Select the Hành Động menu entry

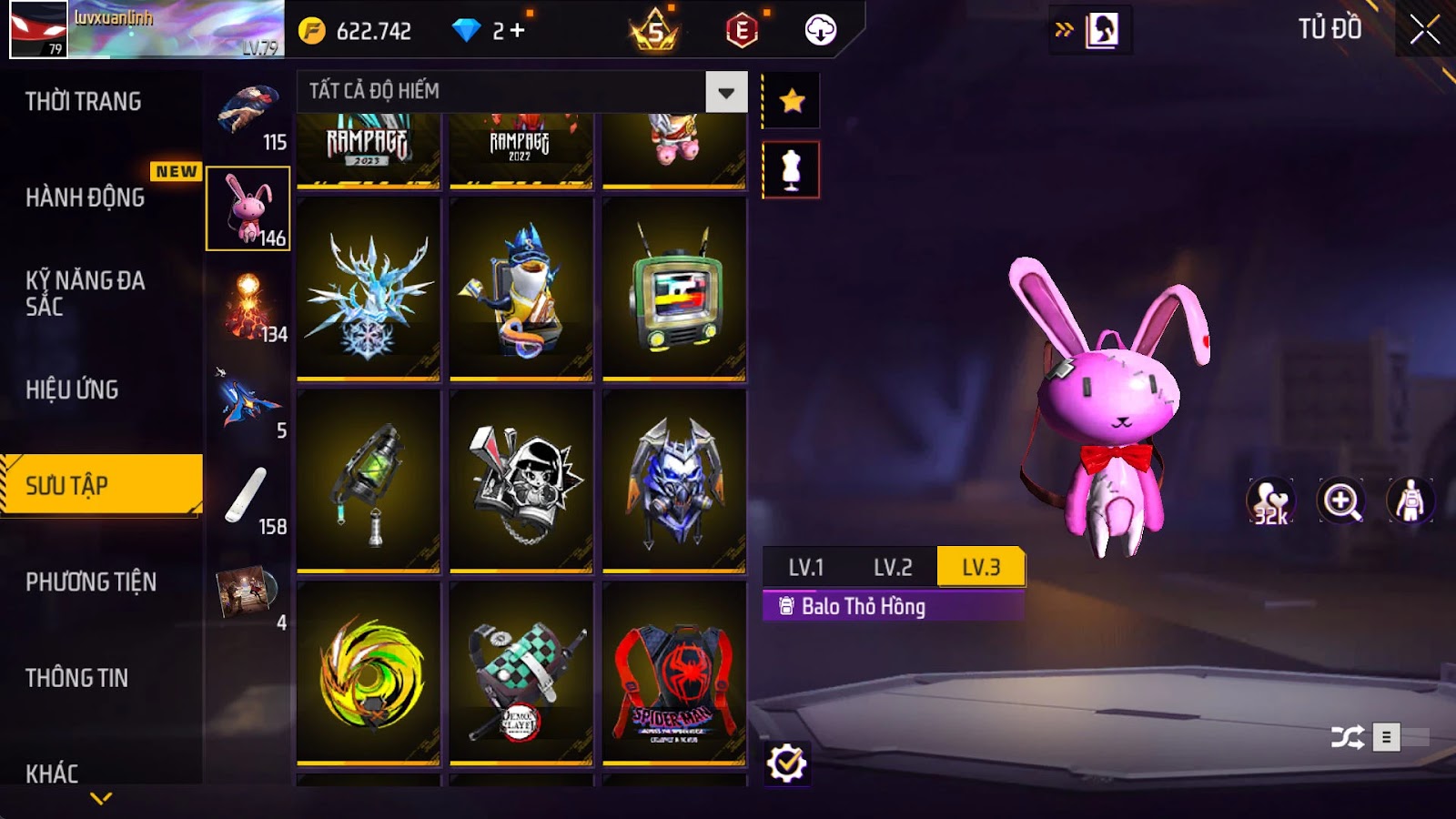(86, 197)
